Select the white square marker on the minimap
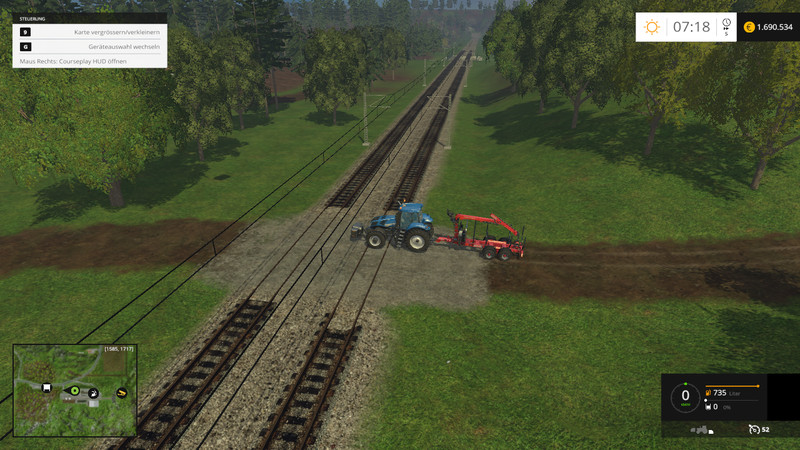800x450 pixels. pyautogui.click(x=47, y=387)
